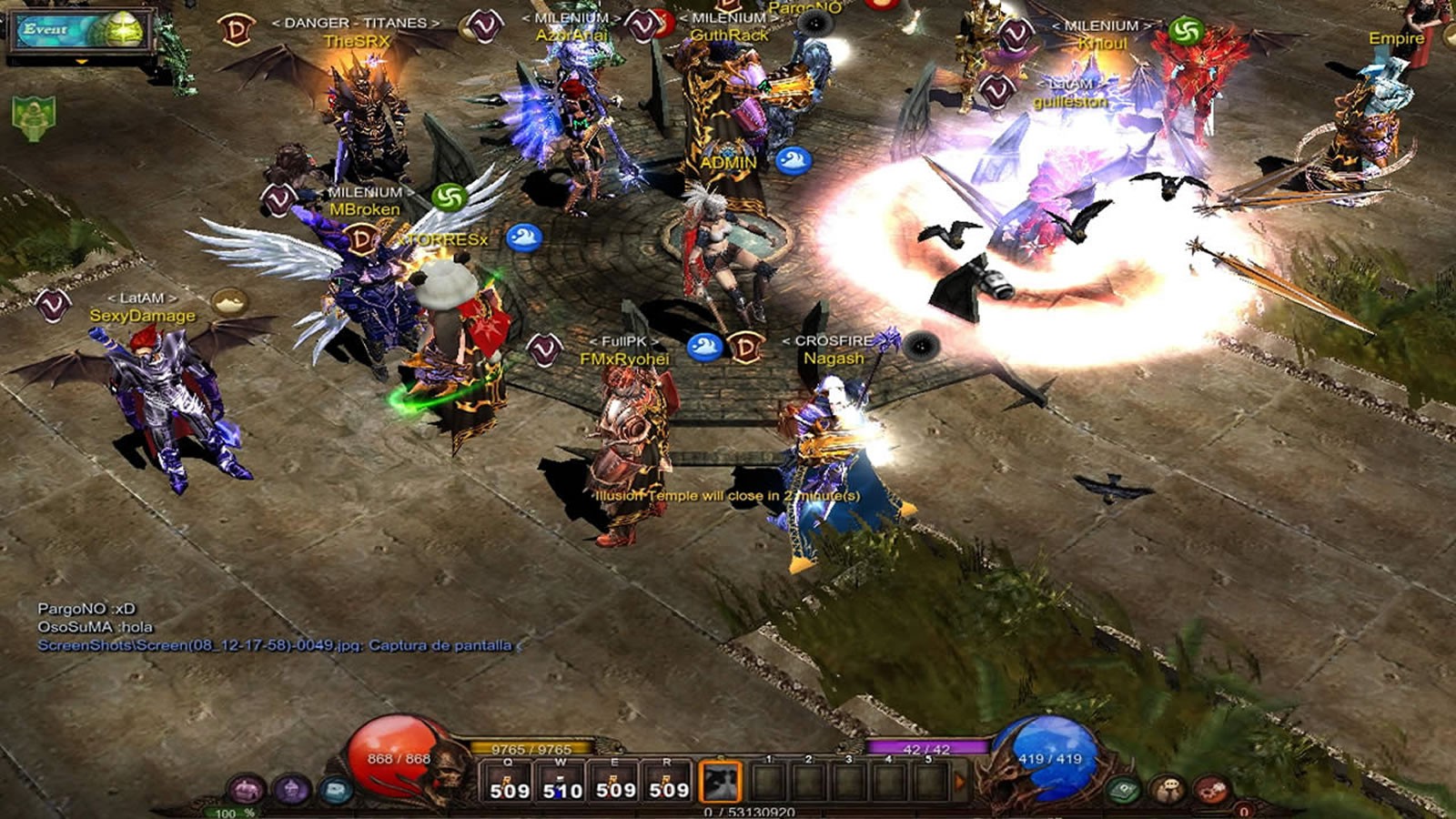Open the speech bubble community button
Screen dimensions: 1456x819
(1168, 789)
